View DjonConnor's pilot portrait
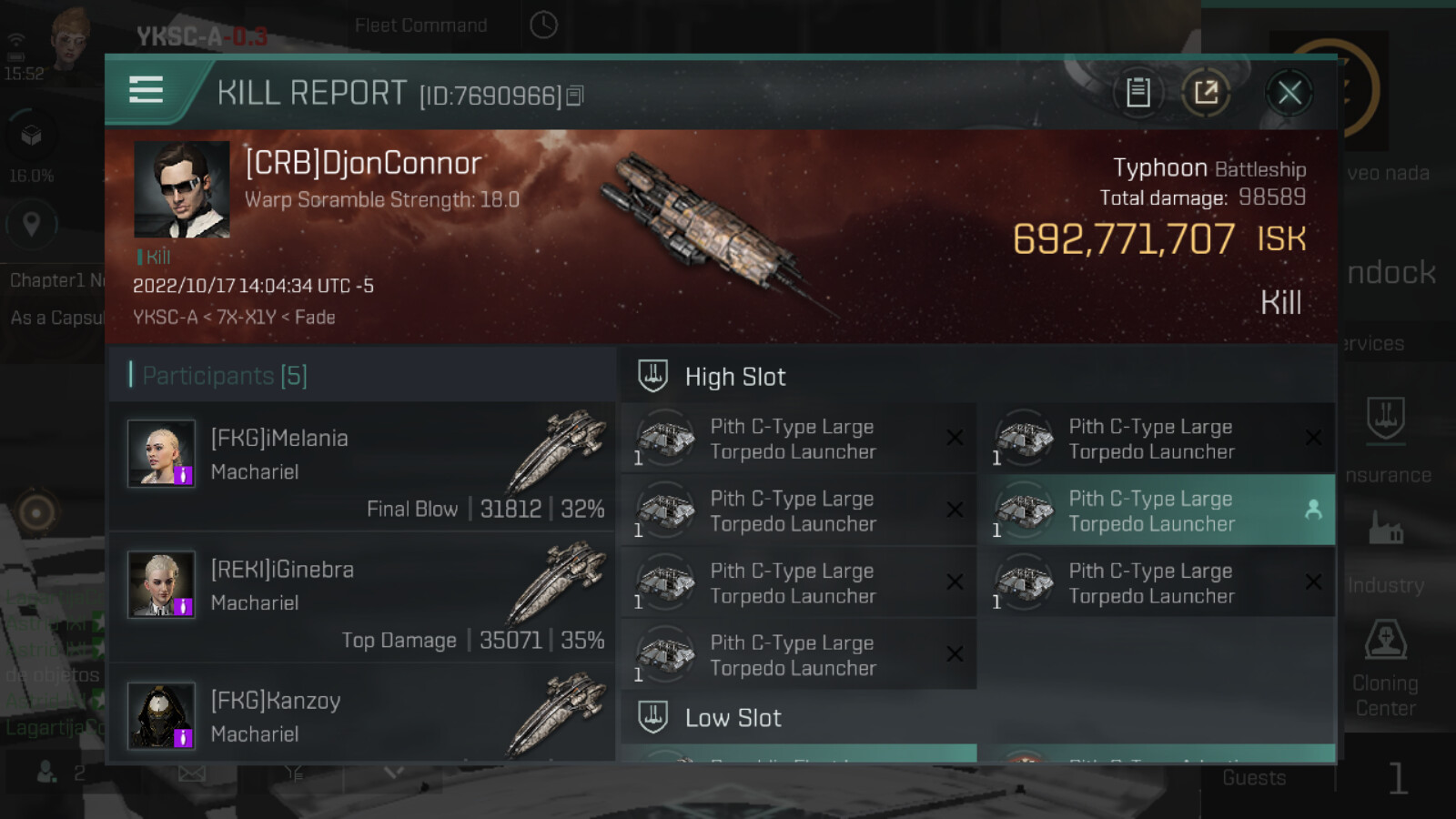The width and height of the screenshot is (1456, 819). click(x=181, y=189)
